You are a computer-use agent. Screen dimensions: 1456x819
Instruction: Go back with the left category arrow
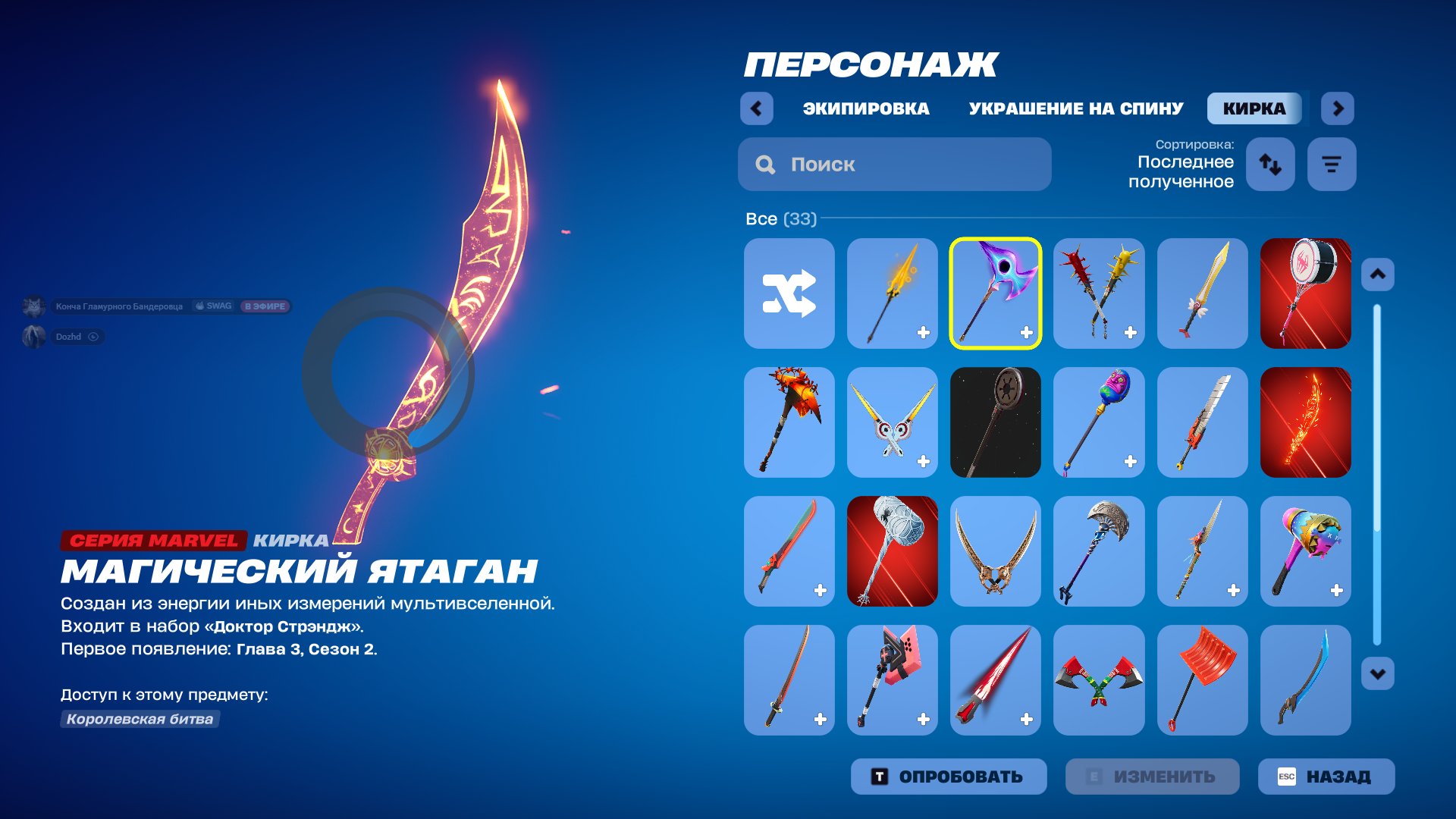(755, 108)
